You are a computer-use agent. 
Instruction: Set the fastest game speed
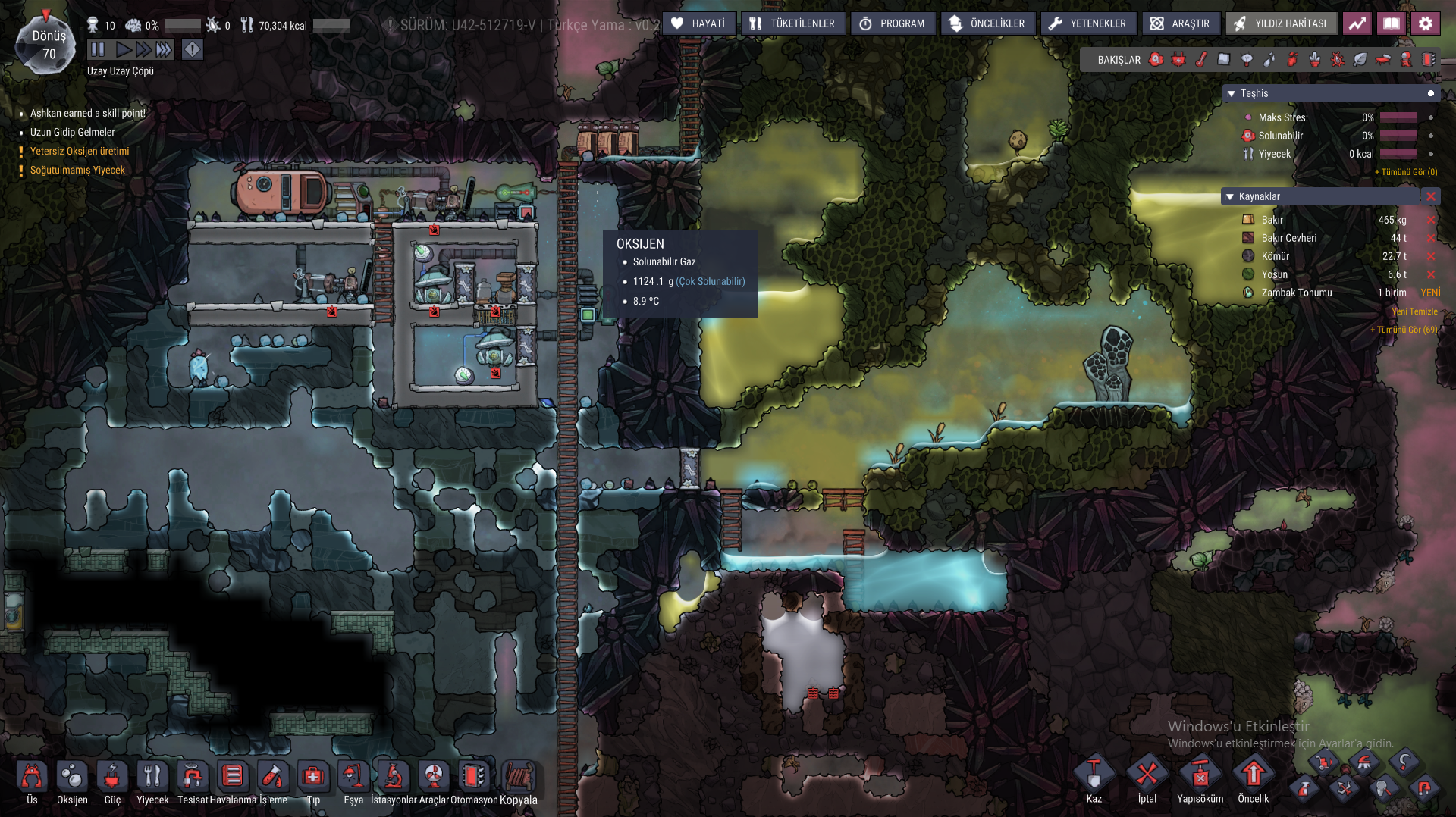[x=164, y=50]
